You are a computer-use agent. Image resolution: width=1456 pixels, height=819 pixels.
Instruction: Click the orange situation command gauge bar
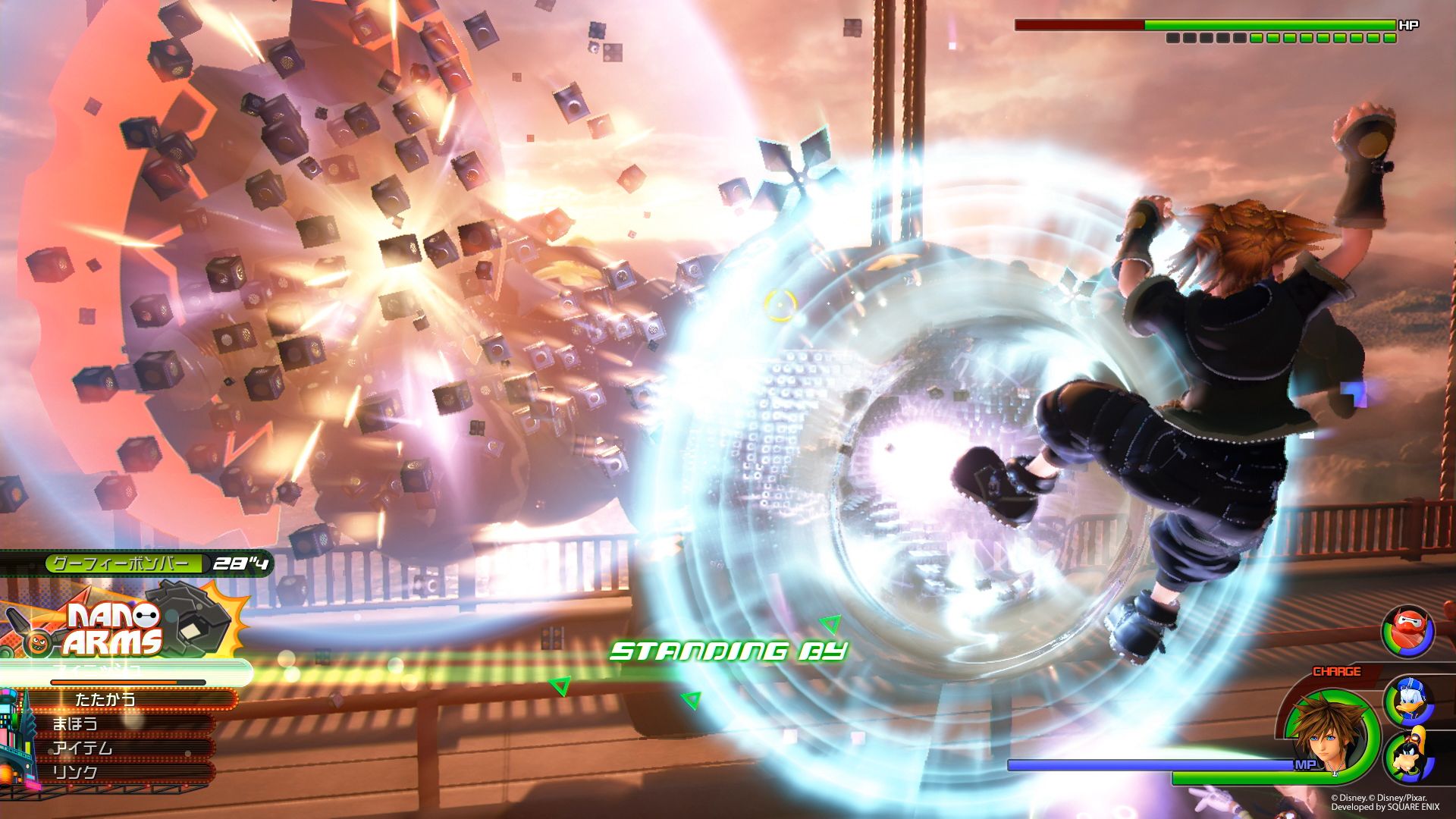coord(115,682)
